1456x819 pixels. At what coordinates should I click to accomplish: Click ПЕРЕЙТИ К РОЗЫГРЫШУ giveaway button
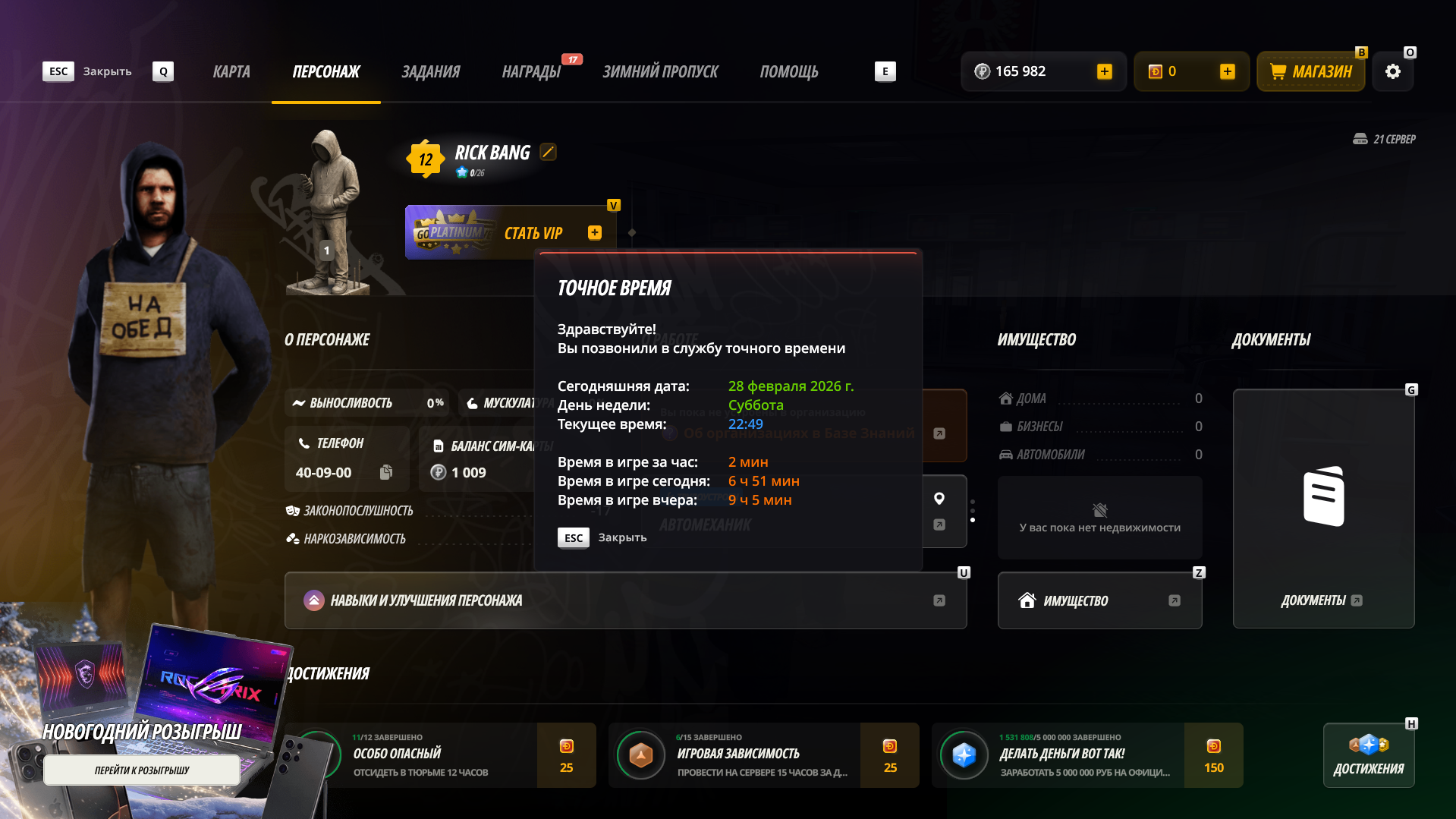click(x=142, y=770)
